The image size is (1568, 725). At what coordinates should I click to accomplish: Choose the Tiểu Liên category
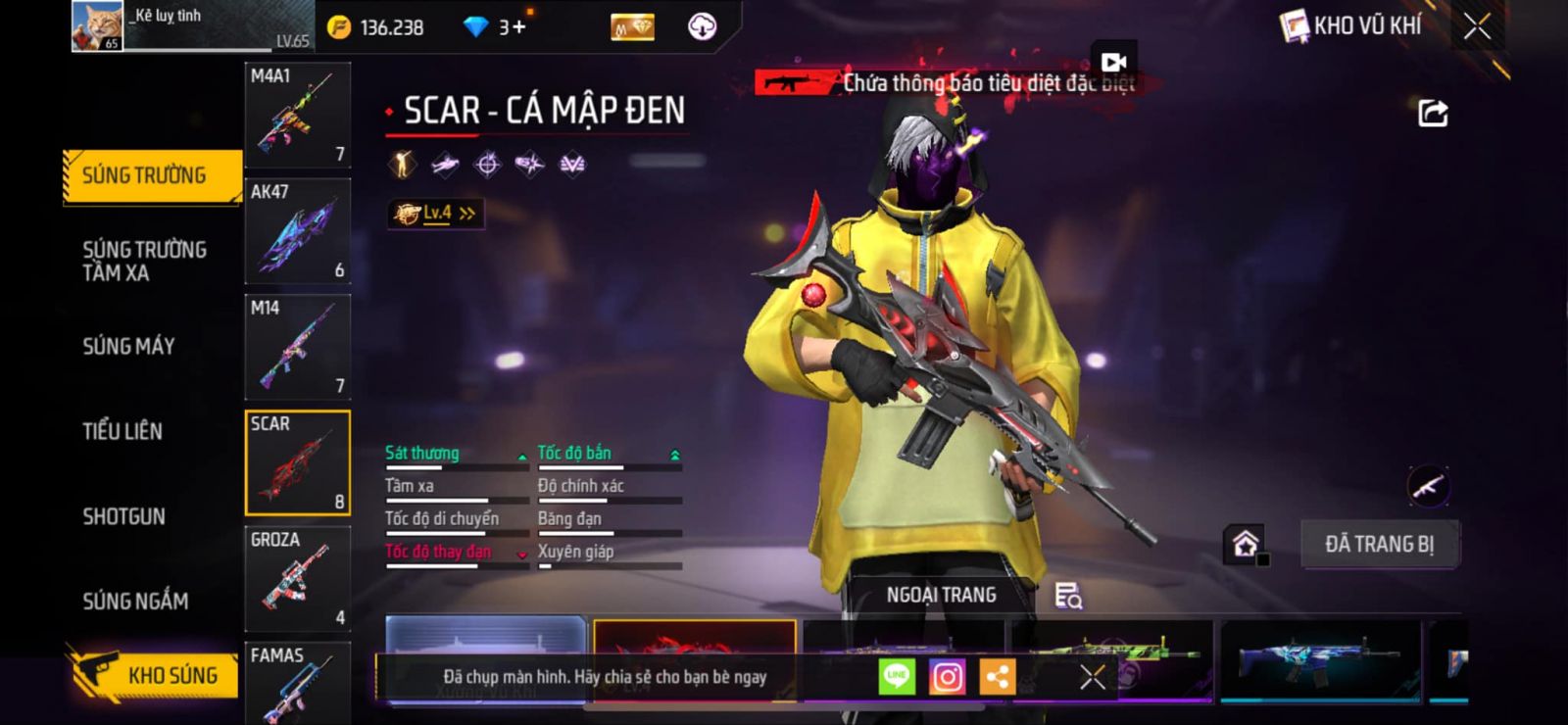pyautogui.click(x=122, y=431)
